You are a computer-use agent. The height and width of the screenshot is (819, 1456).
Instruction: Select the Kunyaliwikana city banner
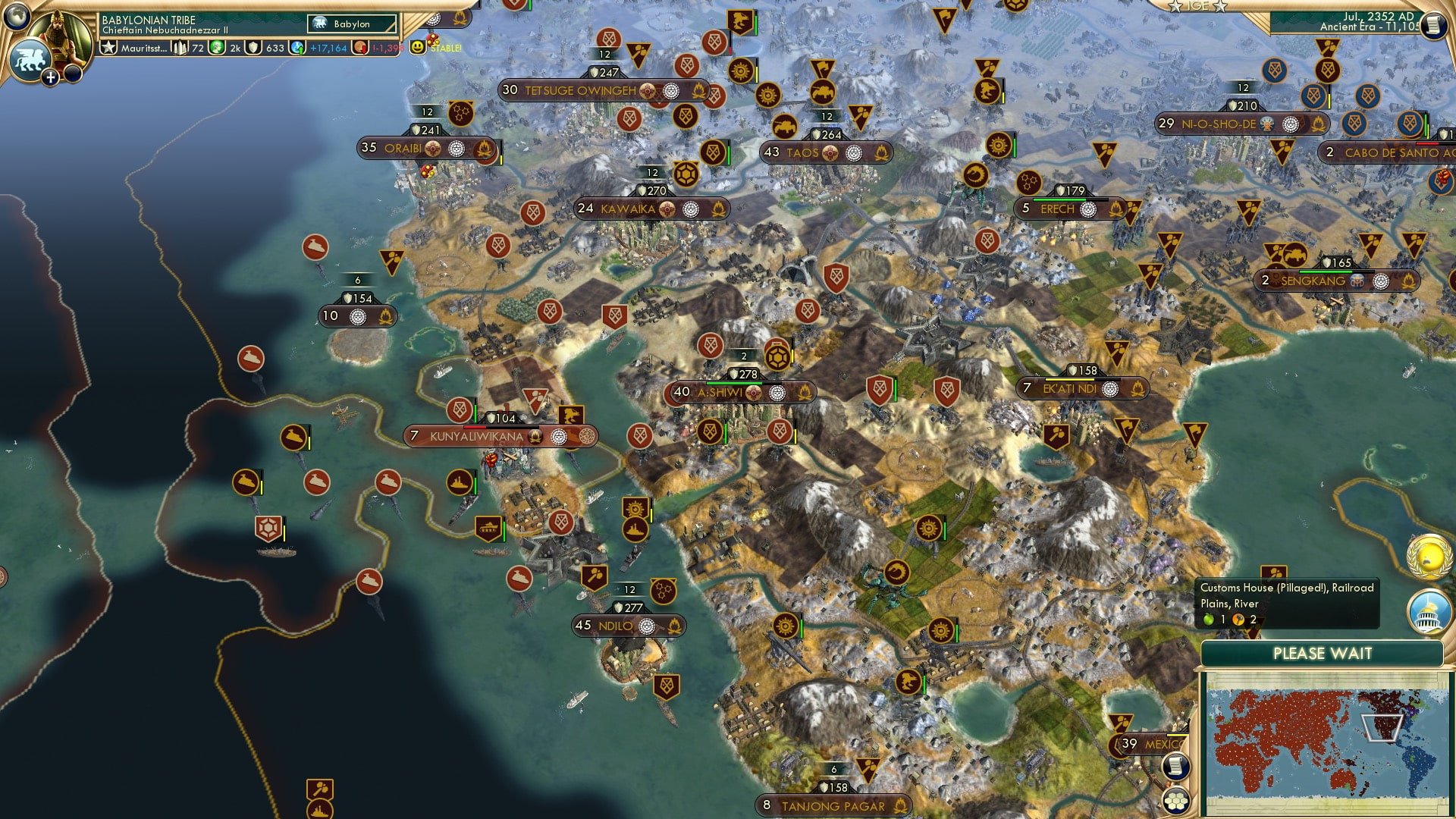coord(476,437)
